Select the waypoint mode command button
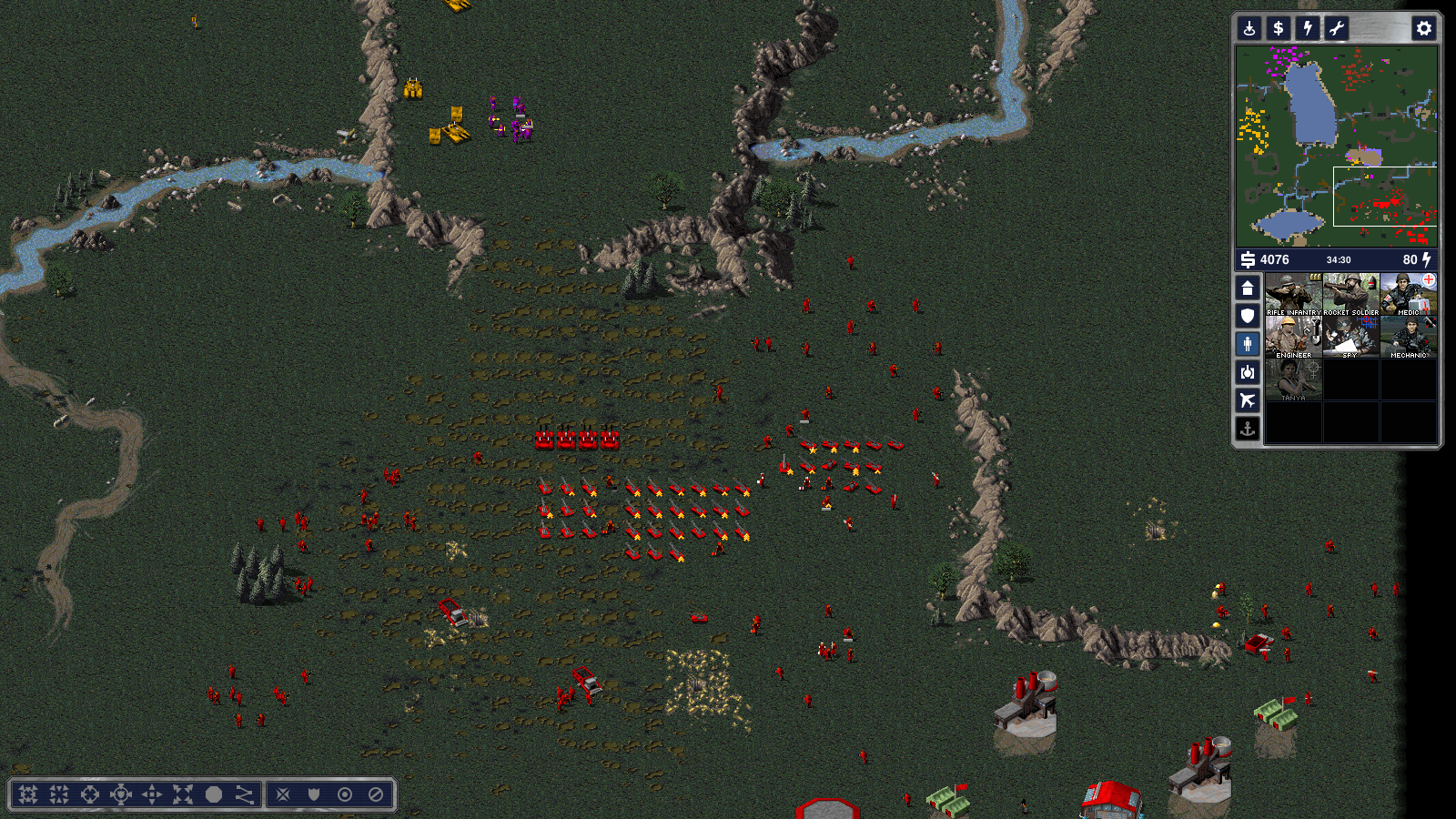 coord(245,794)
